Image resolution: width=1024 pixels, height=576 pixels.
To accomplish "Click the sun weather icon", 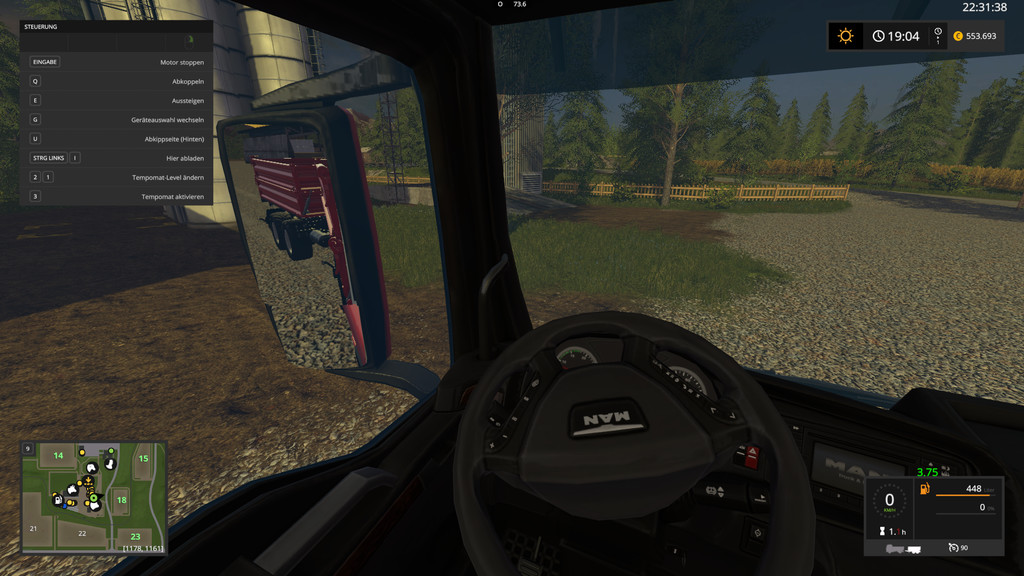I will [x=846, y=36].
